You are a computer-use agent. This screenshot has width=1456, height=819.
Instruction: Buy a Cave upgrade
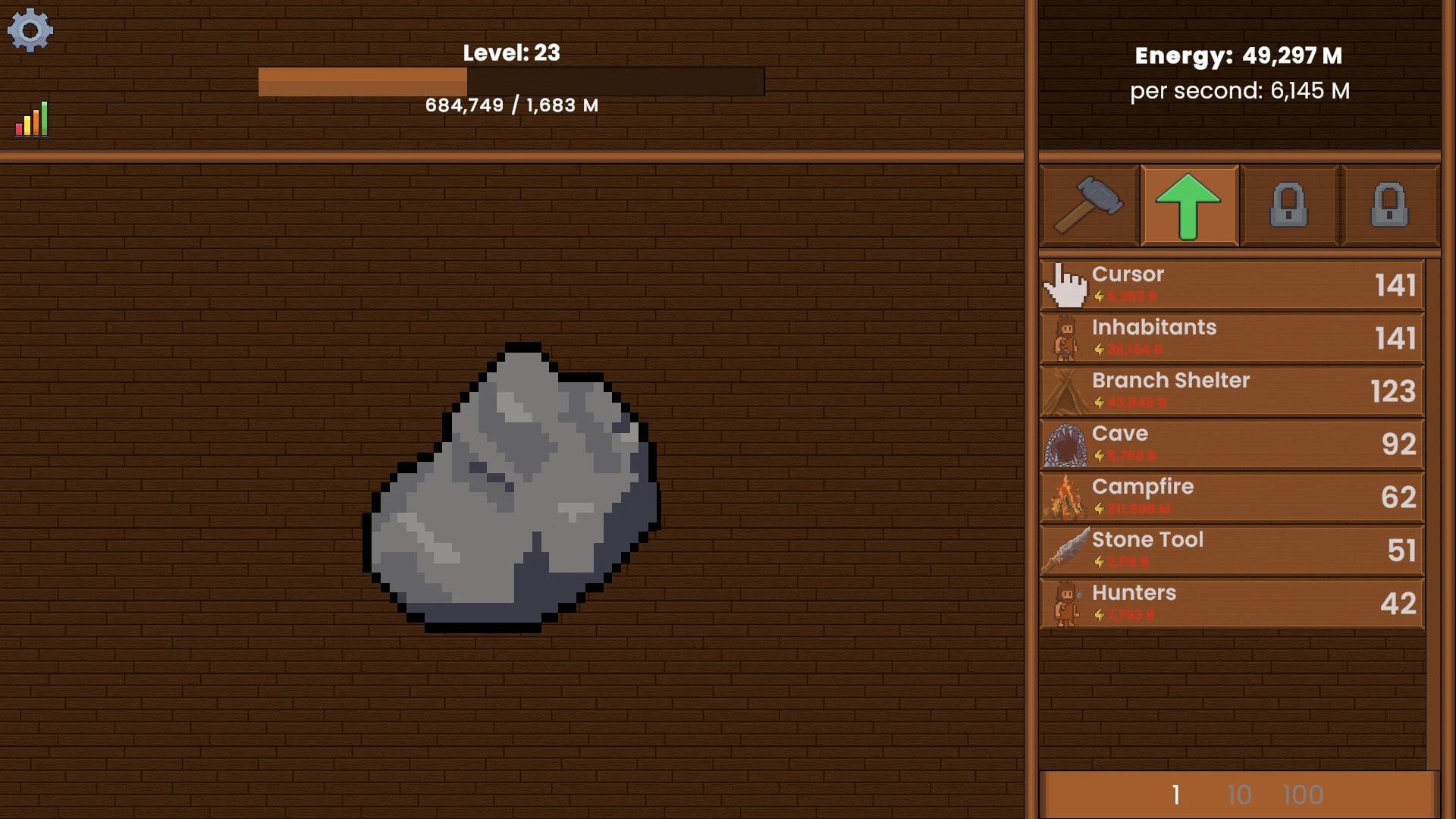1228,444
